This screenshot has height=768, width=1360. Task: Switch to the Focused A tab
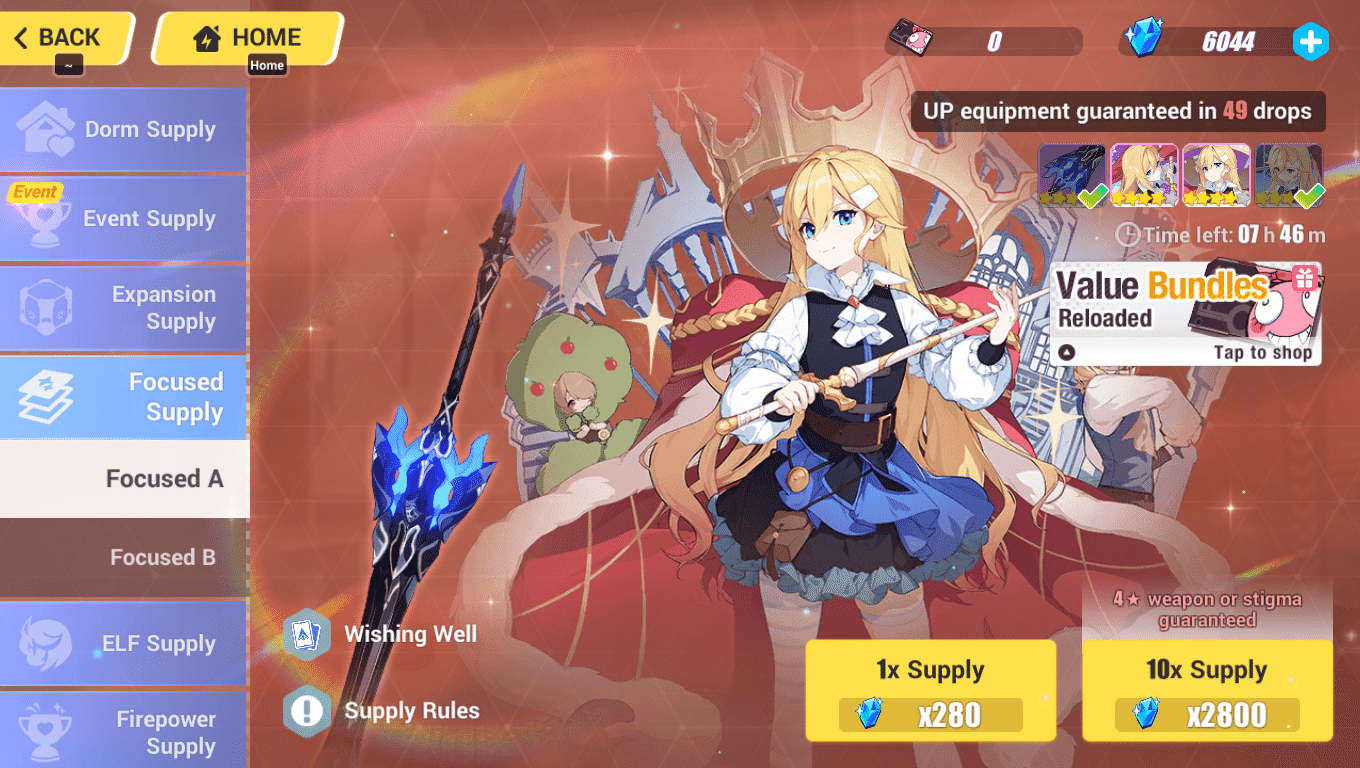pyautogui.click(x=165, y=479)
